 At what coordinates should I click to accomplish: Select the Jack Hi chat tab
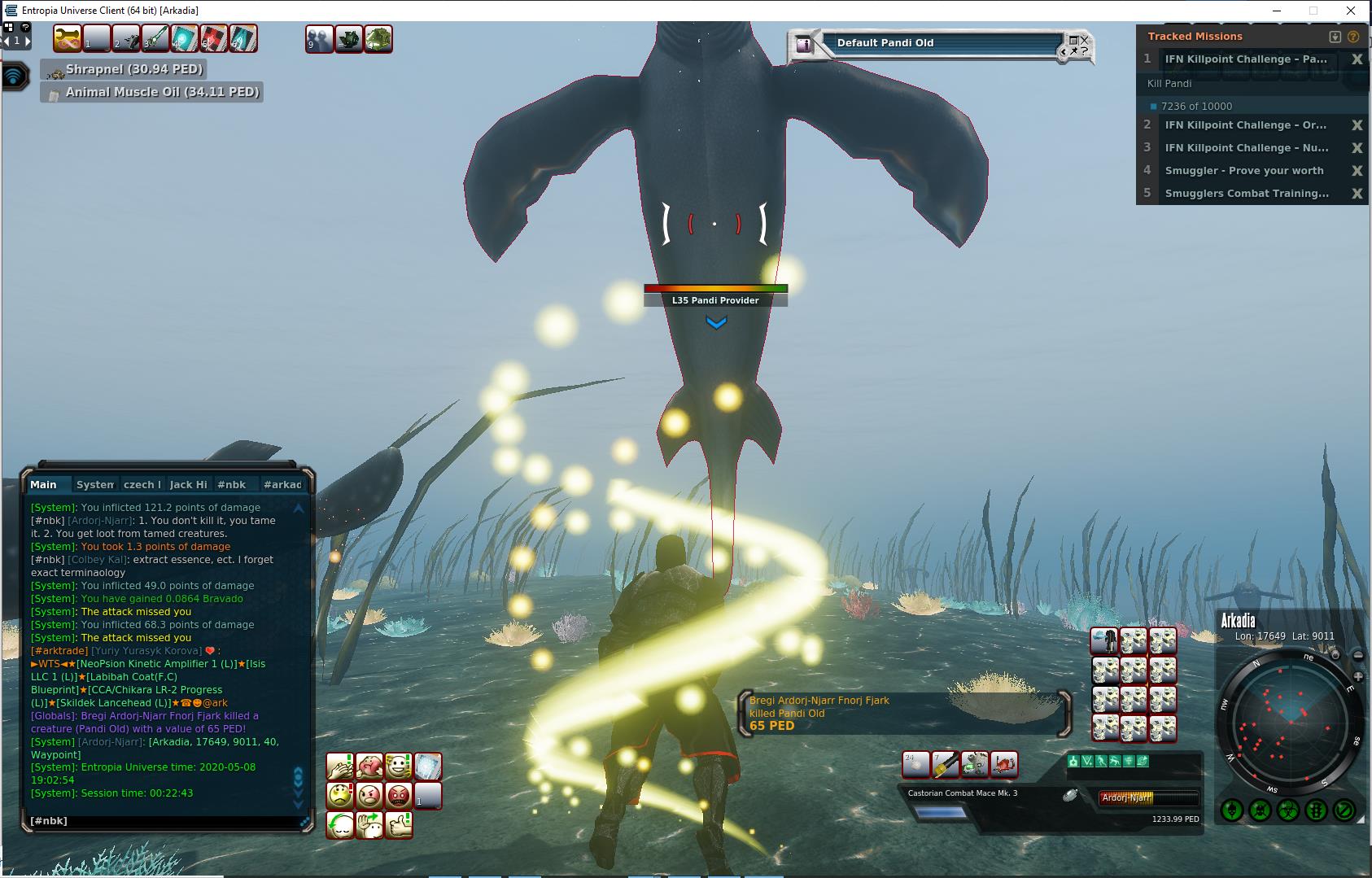(x=188, y=484)
